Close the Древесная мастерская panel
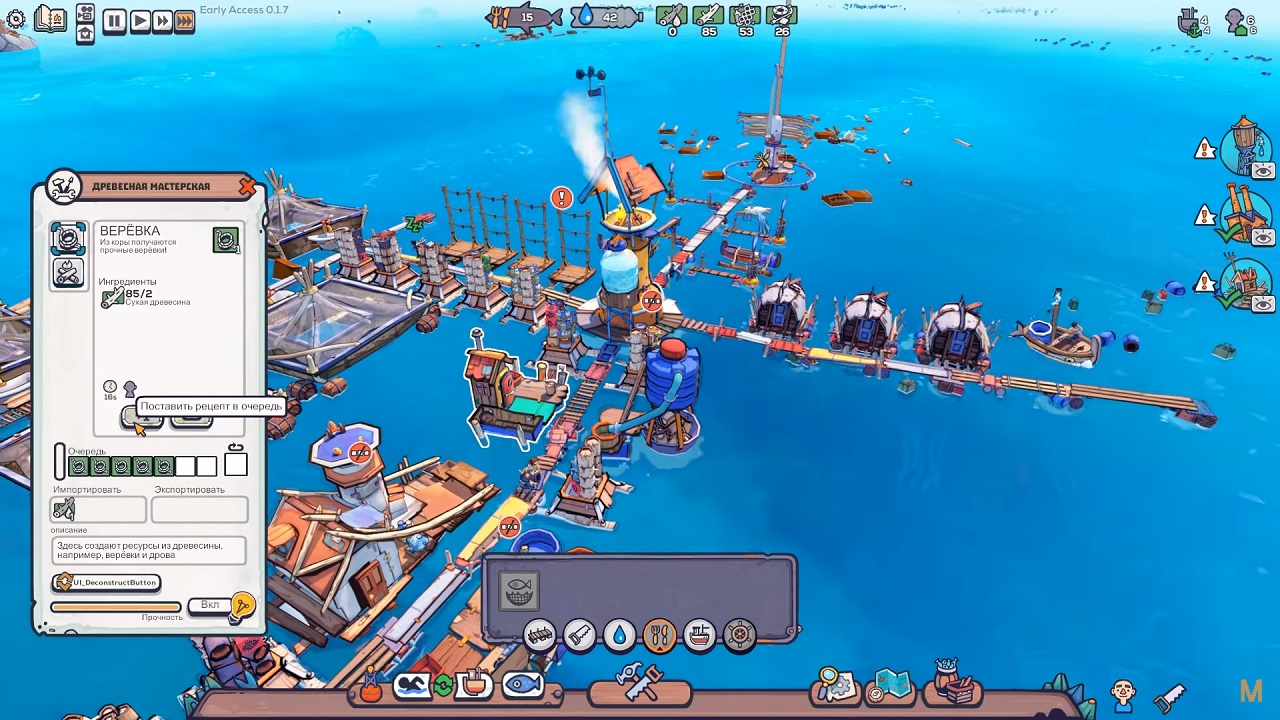The image size is (1280, 720). [x=247, y=186]
